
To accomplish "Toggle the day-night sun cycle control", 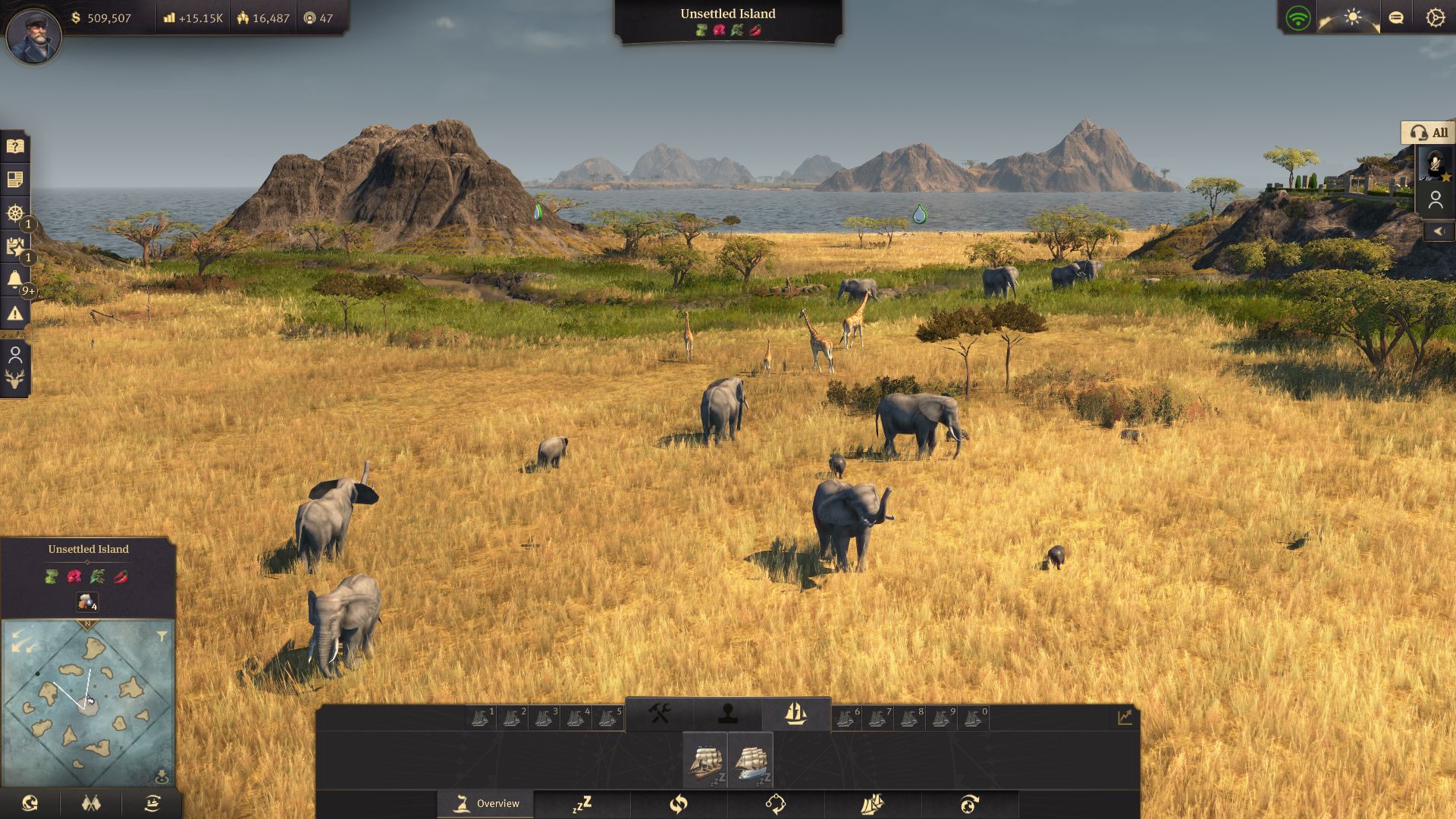I will click(1352, 17).
